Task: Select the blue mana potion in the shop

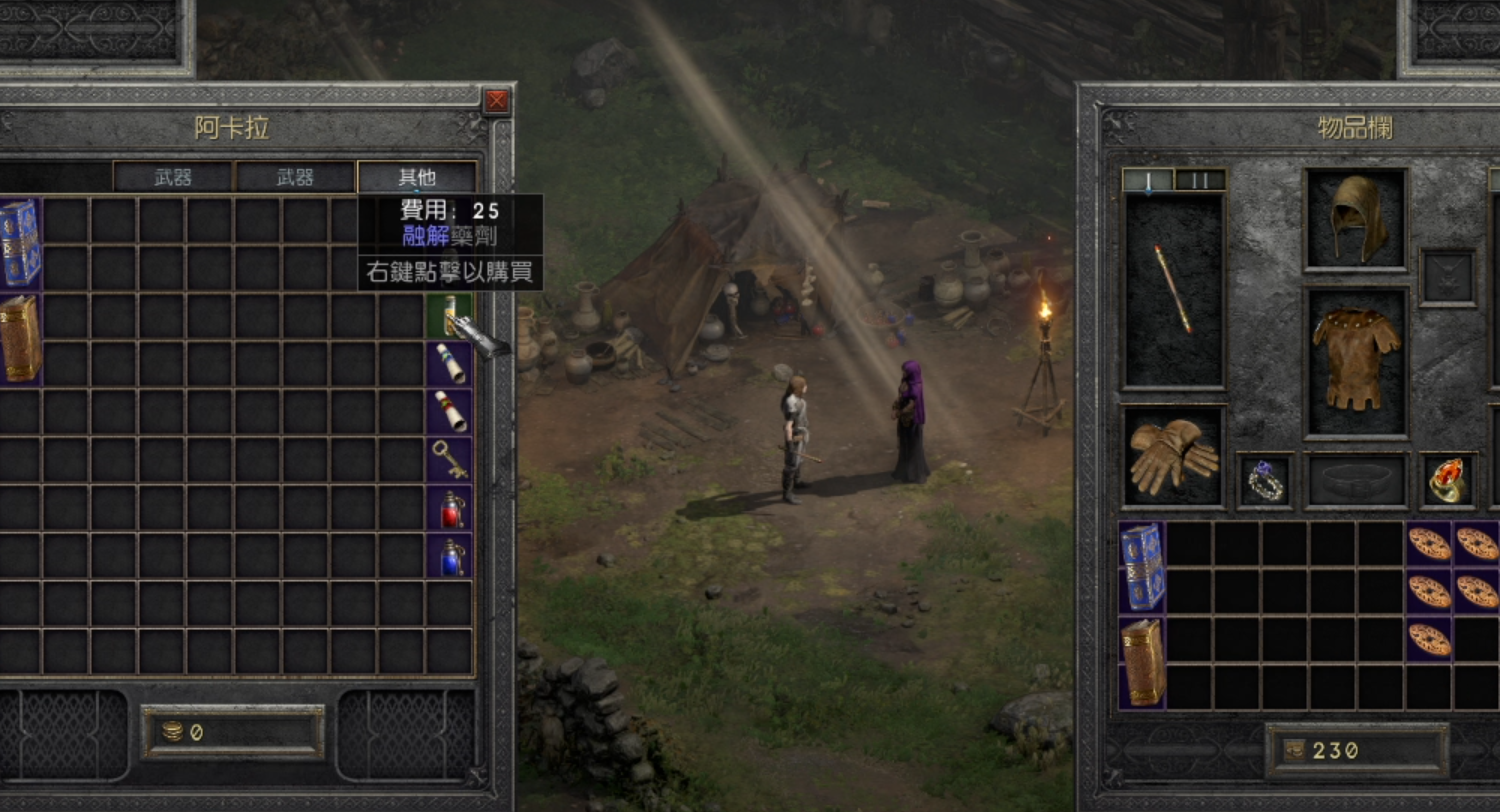Action: coord(449,556)
